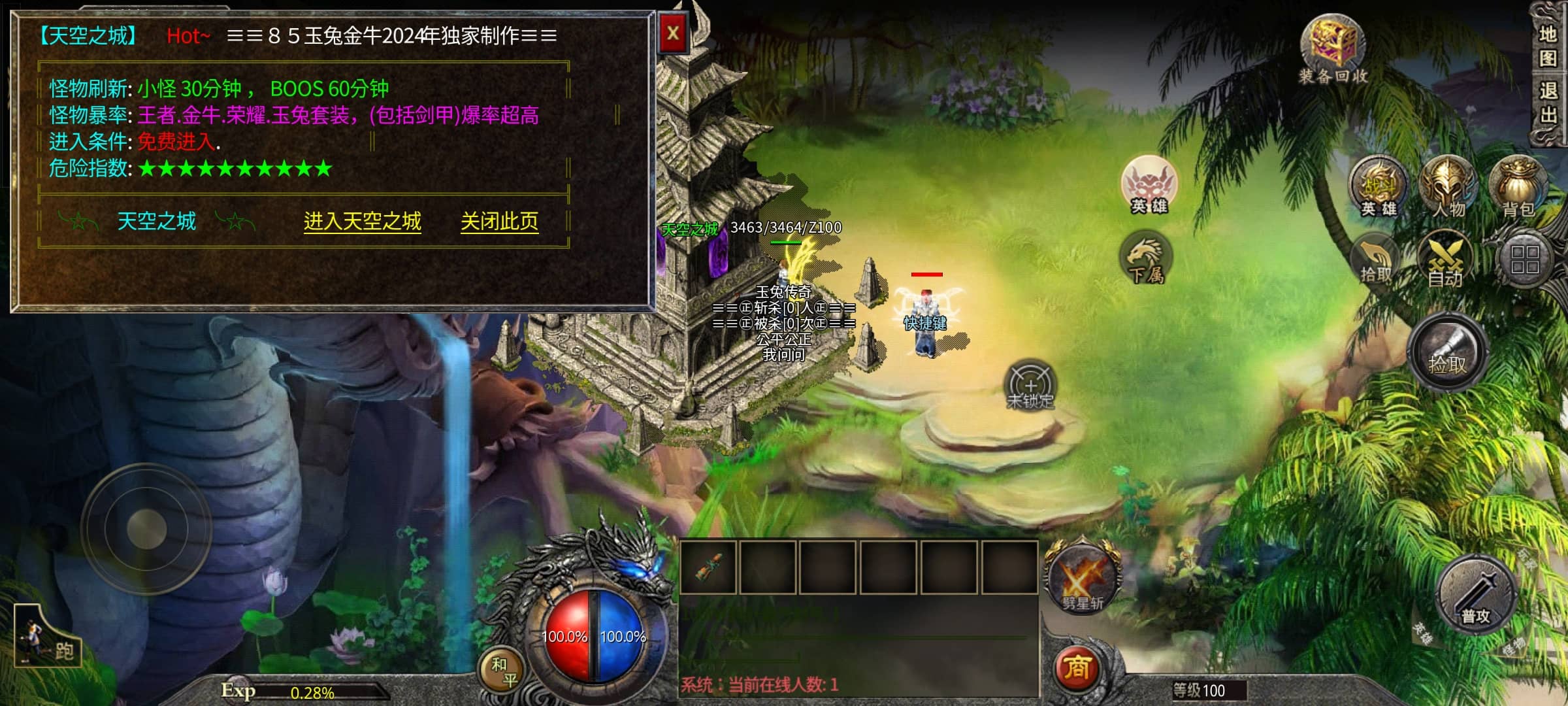Click the 未锁定 target lock icon

(x=1030, y=385)
